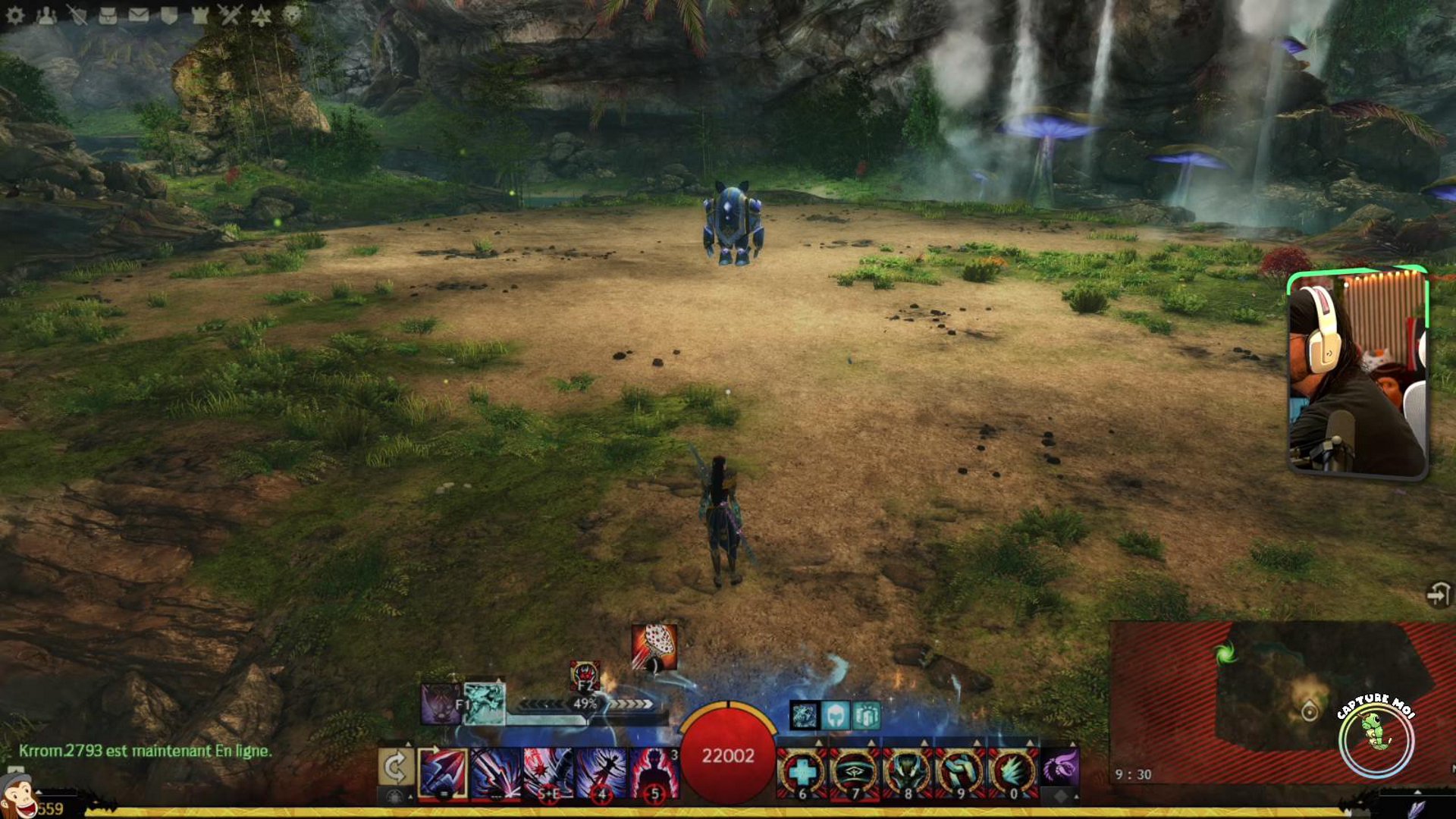
Task: Open the guild shield icon
Action: (169, 15)
